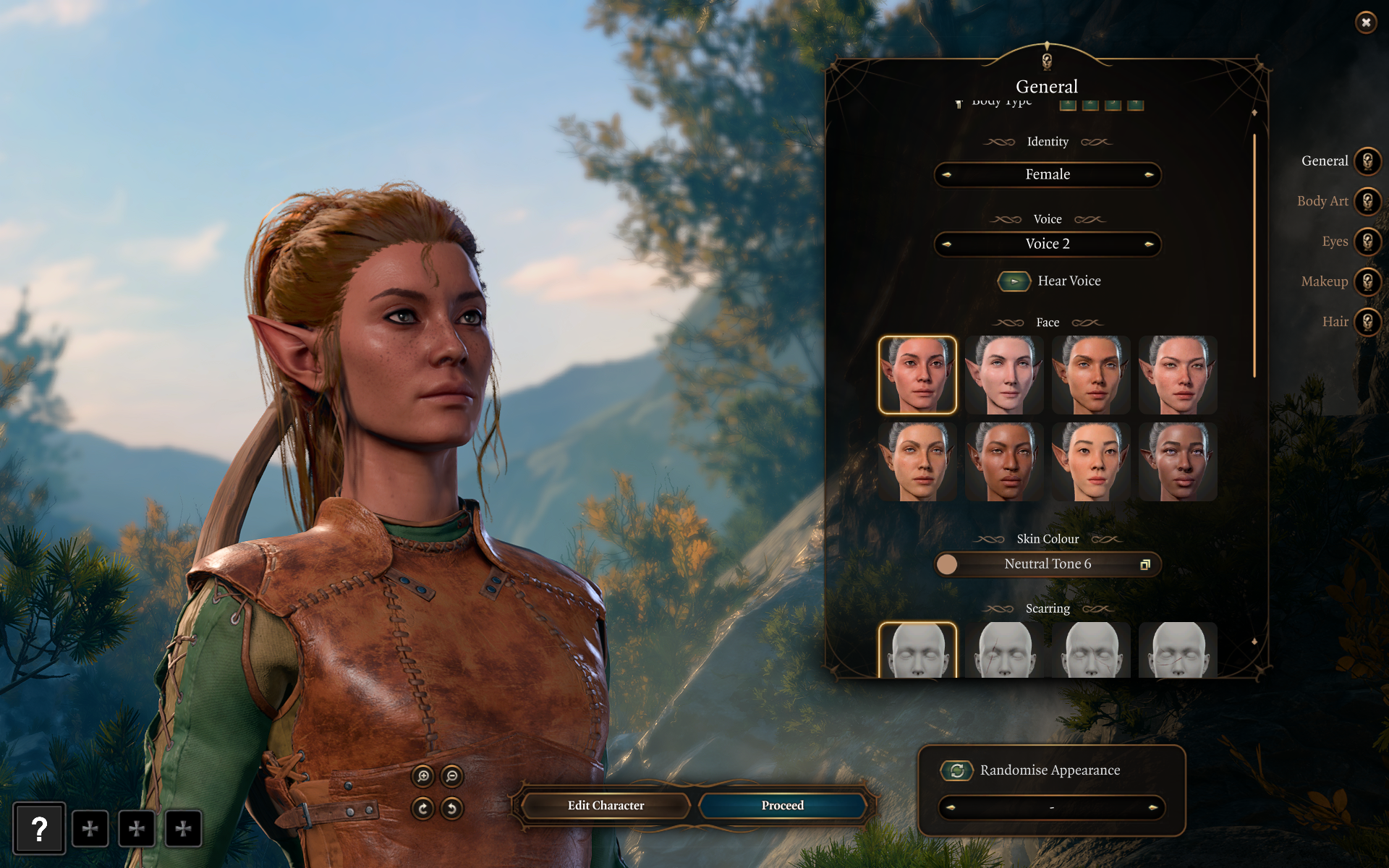The height and width of the screenshot is (868, 1389).
Task: Zoom out the character camera
Action: (x=452, y=776)
